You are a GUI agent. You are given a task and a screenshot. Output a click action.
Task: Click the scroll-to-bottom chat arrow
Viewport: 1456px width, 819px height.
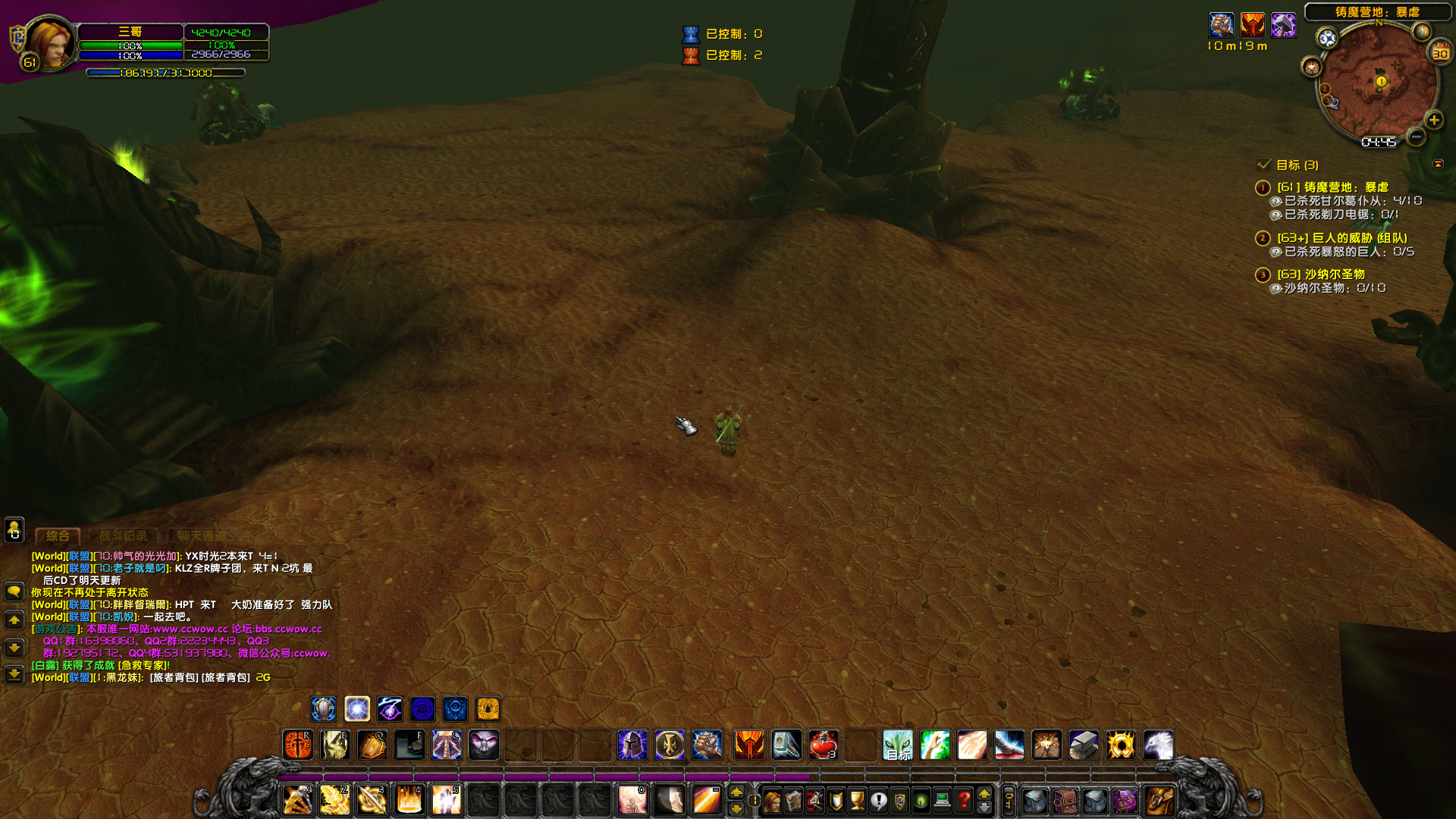(x=14, y=676)
